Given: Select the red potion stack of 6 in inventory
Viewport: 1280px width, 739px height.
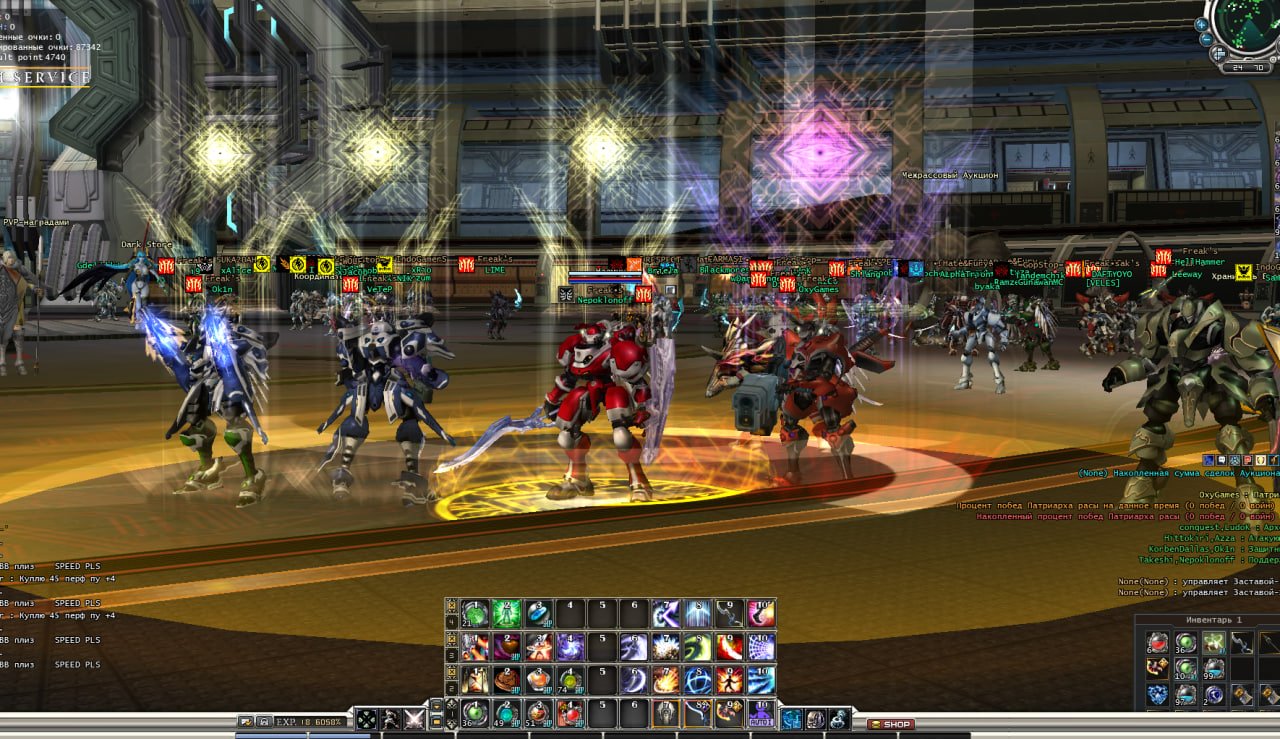Looking at the screenshot, I should click(x=1158, y=642).
